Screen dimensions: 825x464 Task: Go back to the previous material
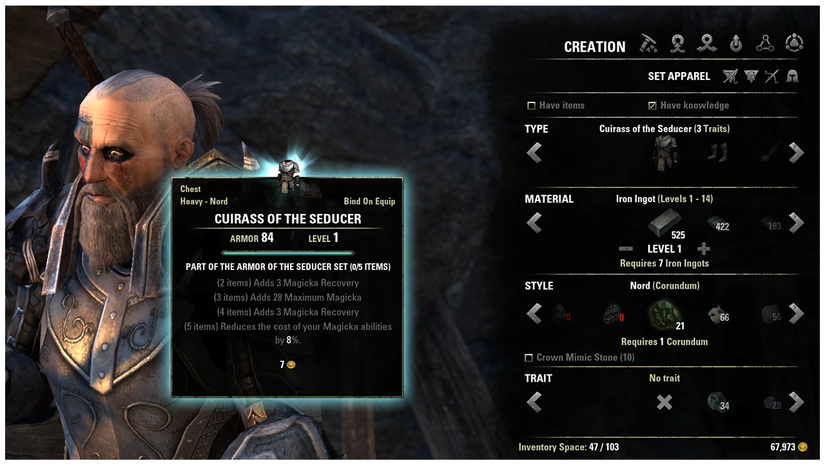point(534,222)
